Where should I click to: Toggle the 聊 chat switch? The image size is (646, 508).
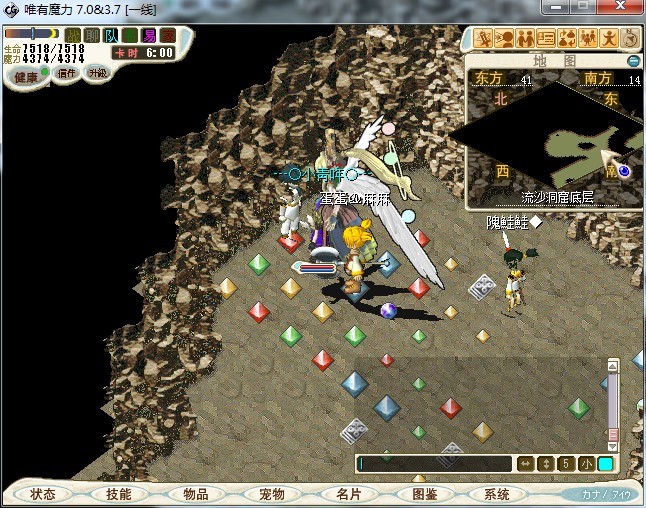pos(92,36)
